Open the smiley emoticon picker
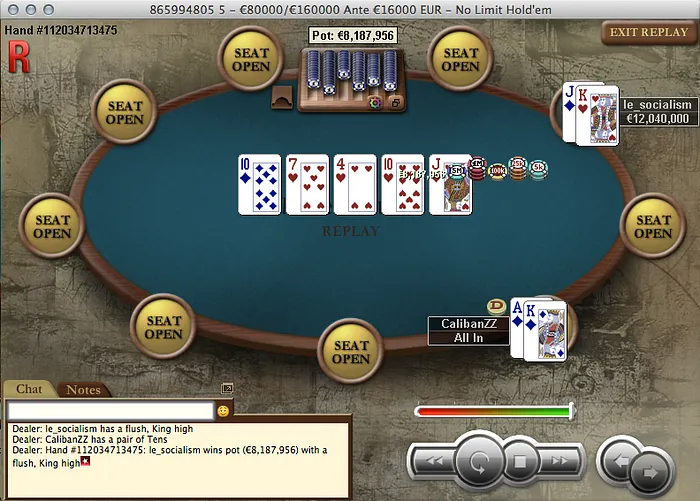This screenshot has height=501, width=700. (x=223, y=410)
